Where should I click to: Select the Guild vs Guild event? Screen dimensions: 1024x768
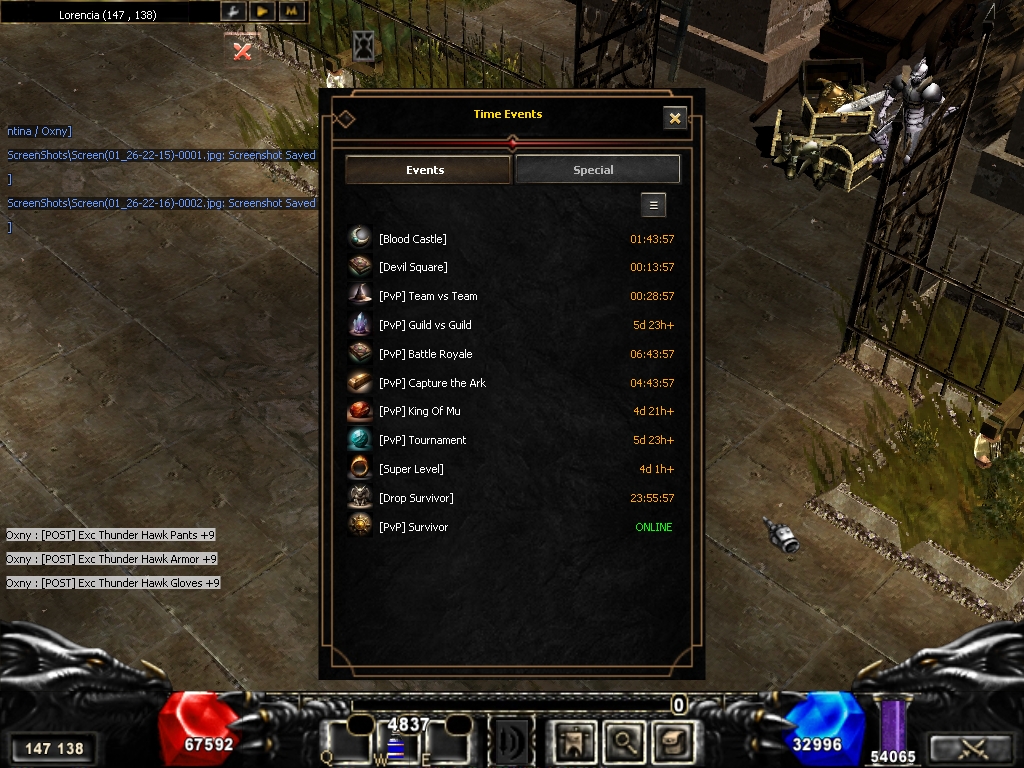click(x=425, y=325)
